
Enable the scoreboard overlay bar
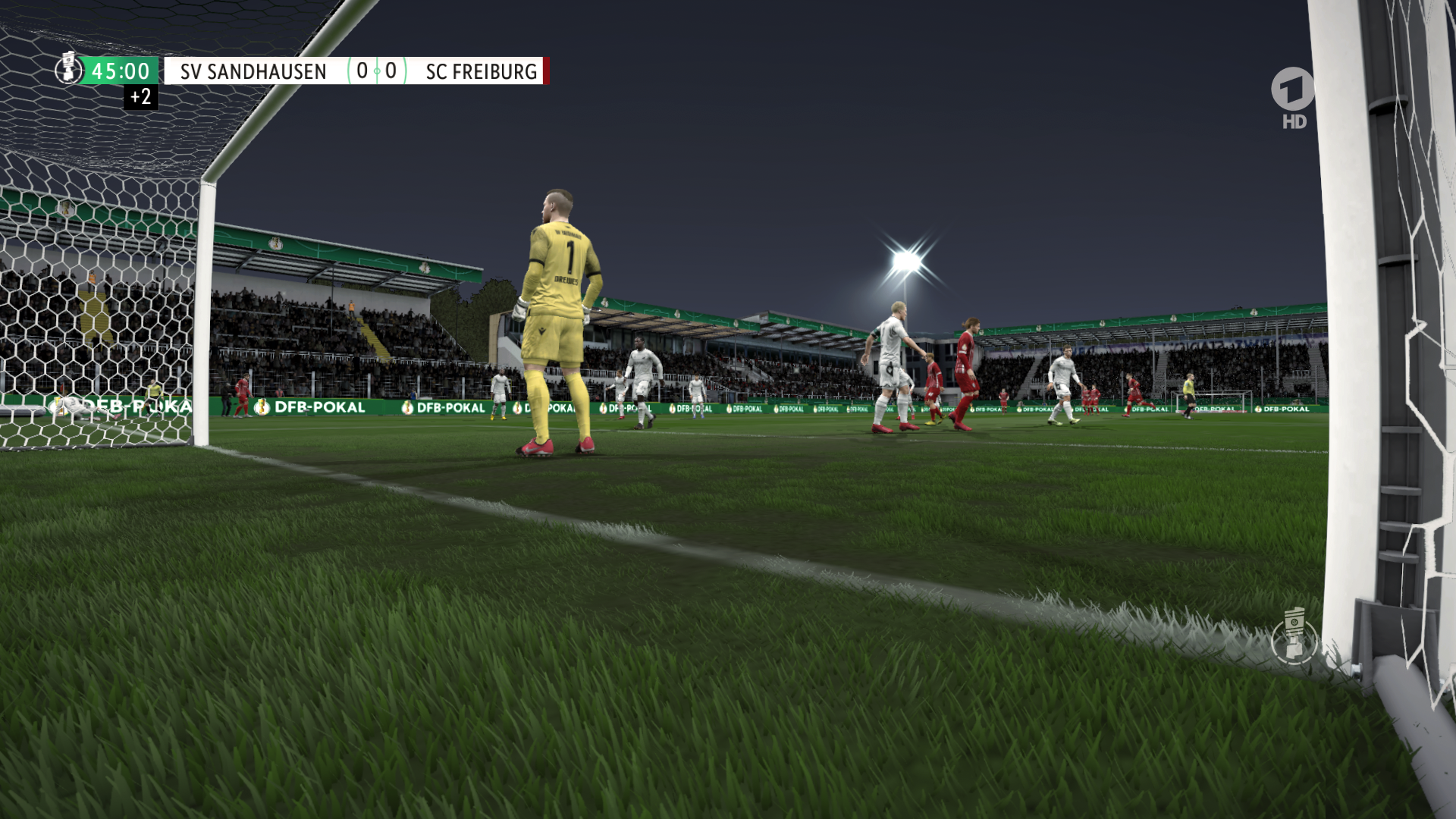pyautogui.click(x=303, y=71)
